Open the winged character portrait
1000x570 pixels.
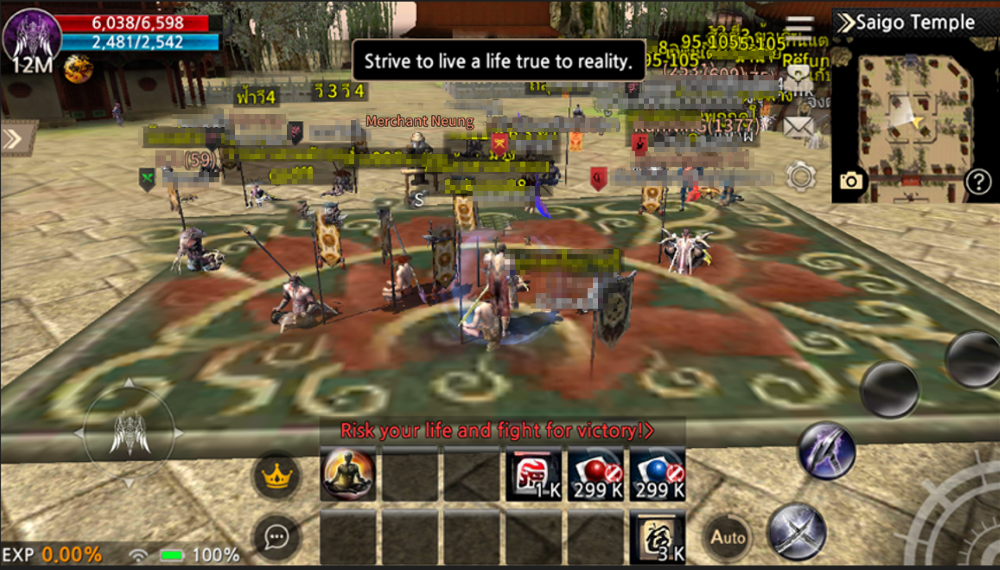(x=32, y=35)
